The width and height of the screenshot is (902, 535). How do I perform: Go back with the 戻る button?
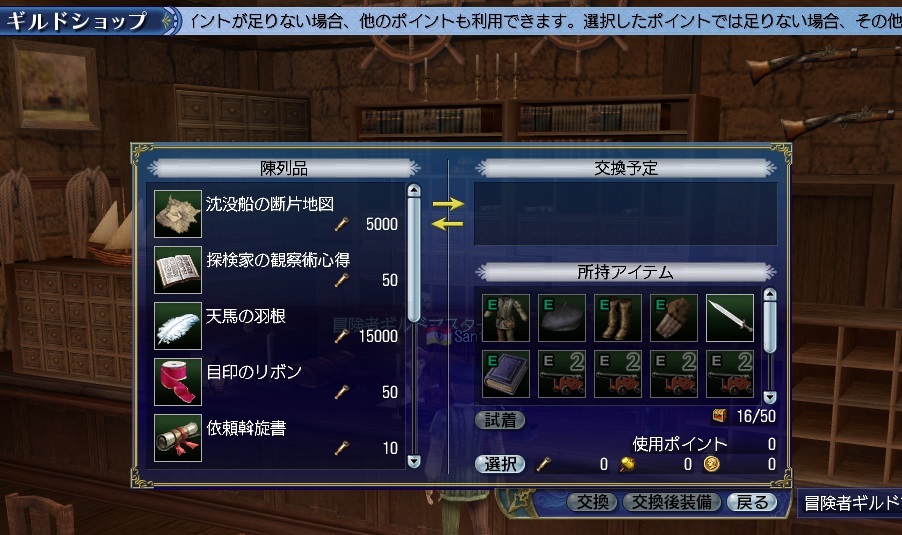pos(751,502)
